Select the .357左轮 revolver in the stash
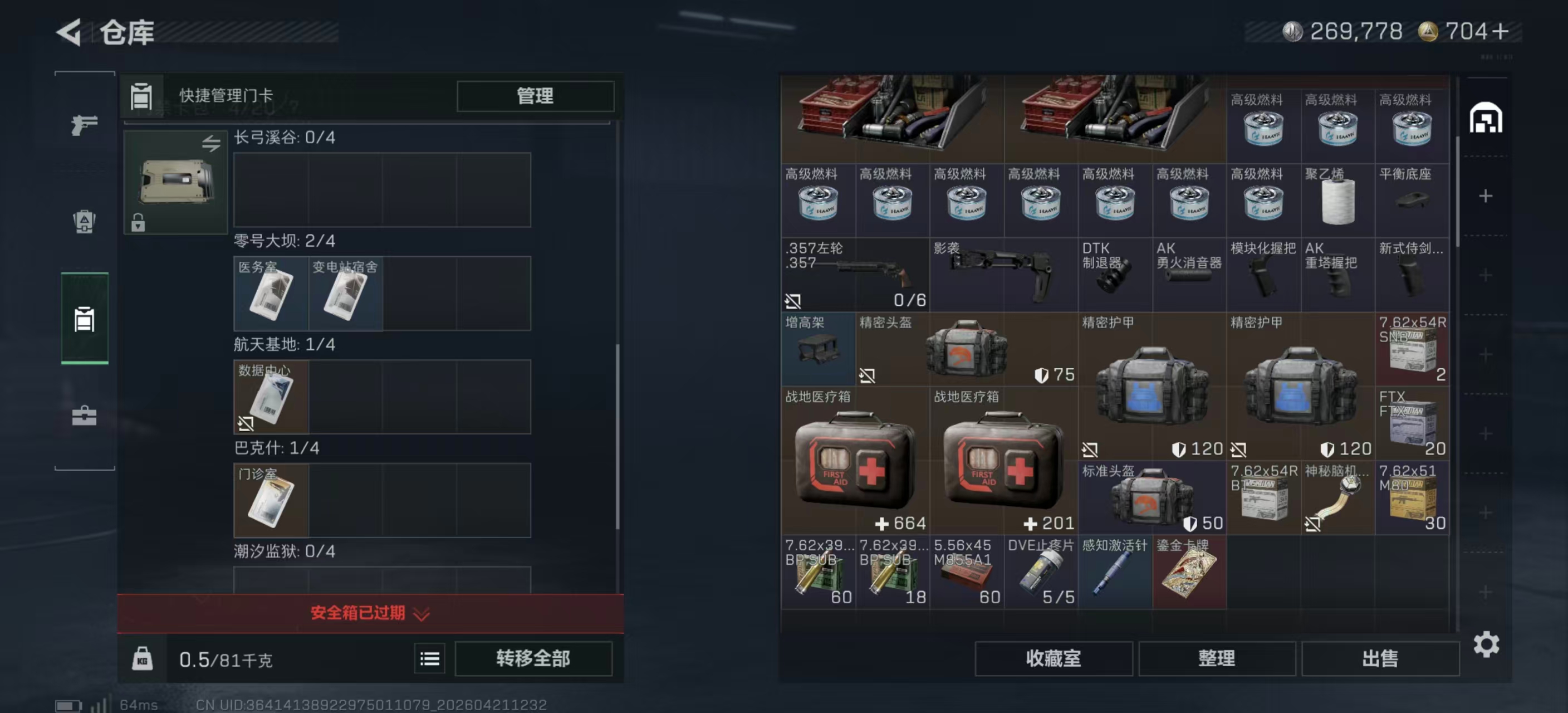1568x713 pixels. (855, 275)
